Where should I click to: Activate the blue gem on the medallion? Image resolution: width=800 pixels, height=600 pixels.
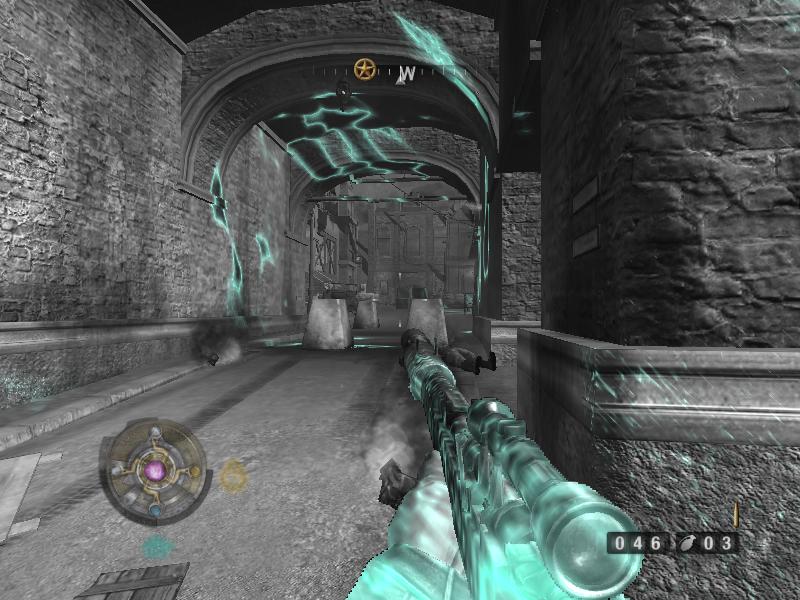point(155,509)
